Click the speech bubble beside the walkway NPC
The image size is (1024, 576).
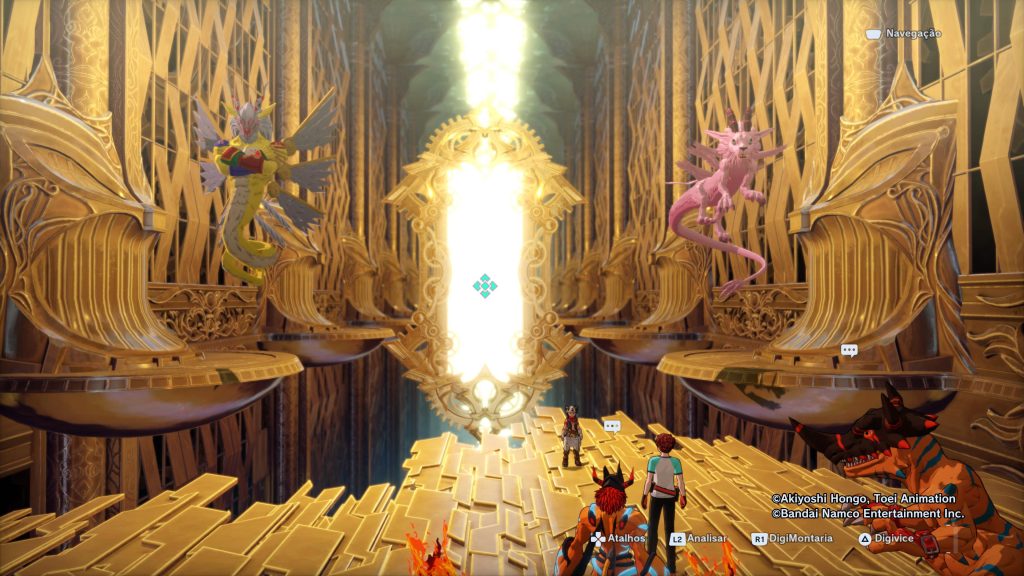point(612,426)
